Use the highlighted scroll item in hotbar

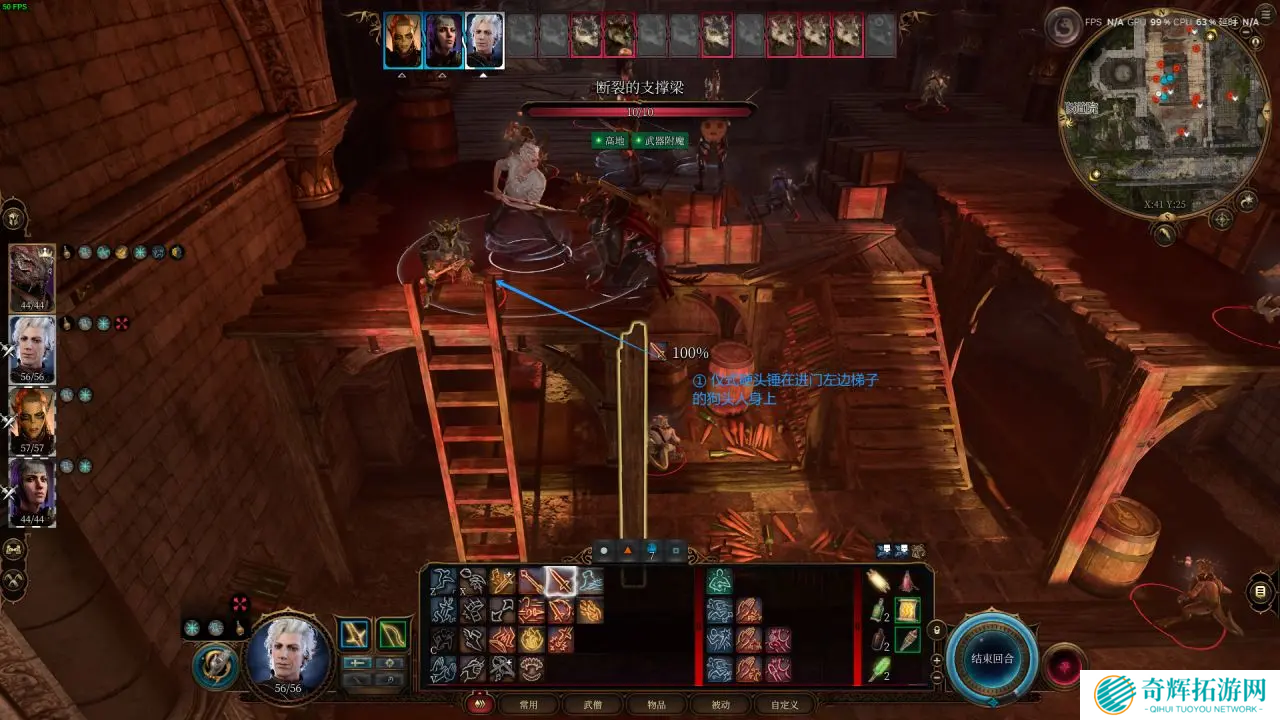906,610
